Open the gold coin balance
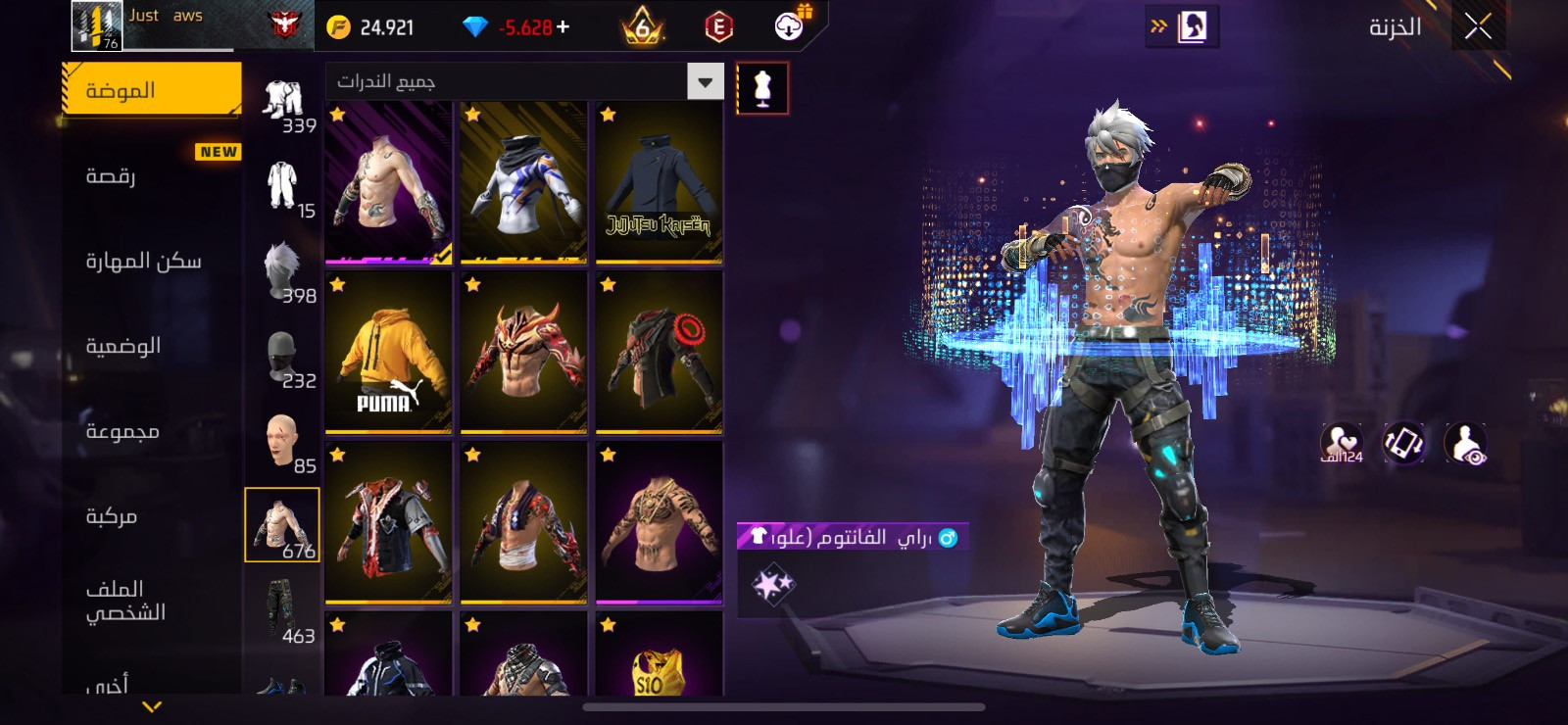1568x725 pixels. [x=370, y=27]
